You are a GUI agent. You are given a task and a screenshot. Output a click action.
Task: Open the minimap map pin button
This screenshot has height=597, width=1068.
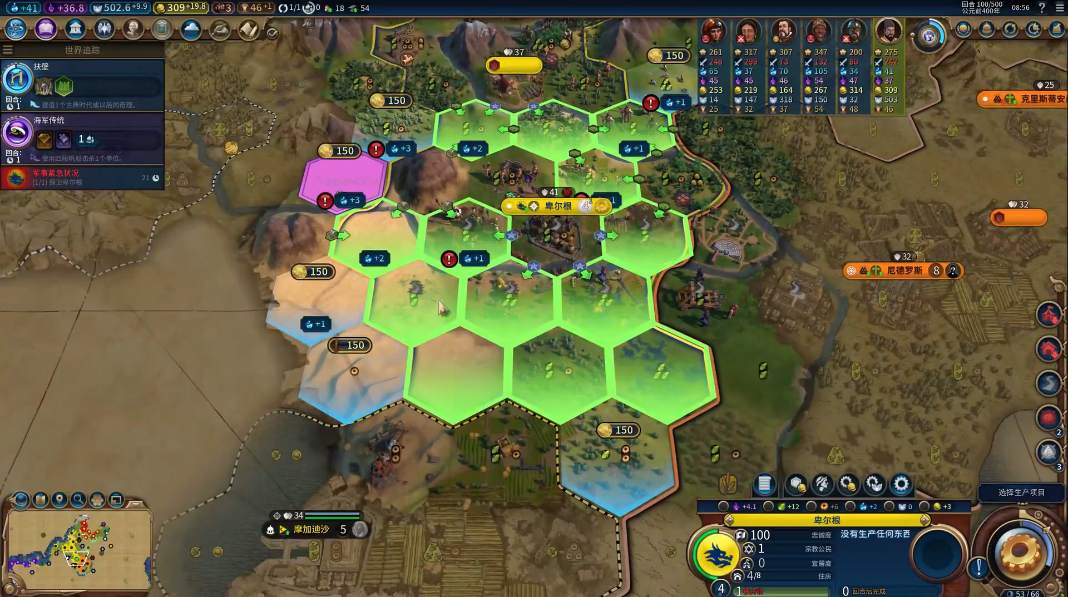click(59, 499)
